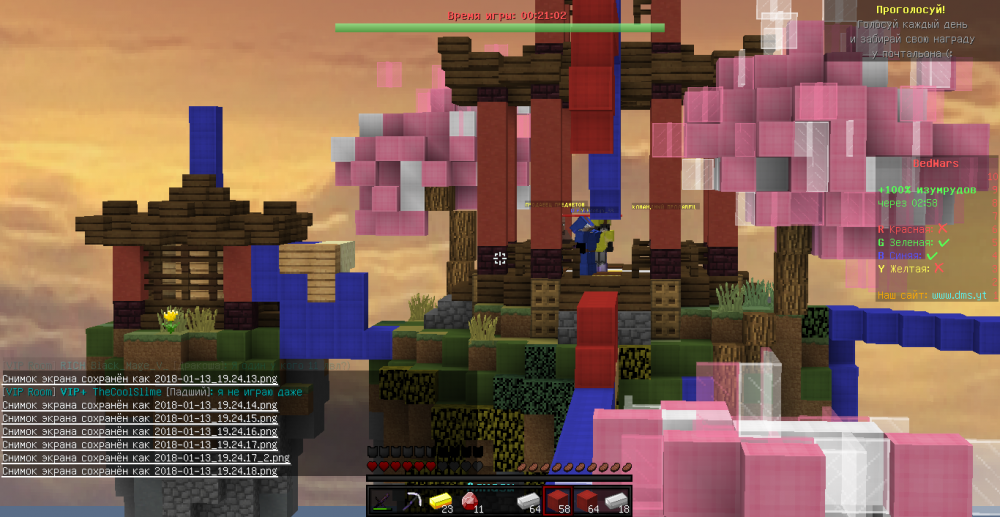Choose the red gem stack of 11
The width and height of the screenshot is (1000, 517).
point(469,500)
